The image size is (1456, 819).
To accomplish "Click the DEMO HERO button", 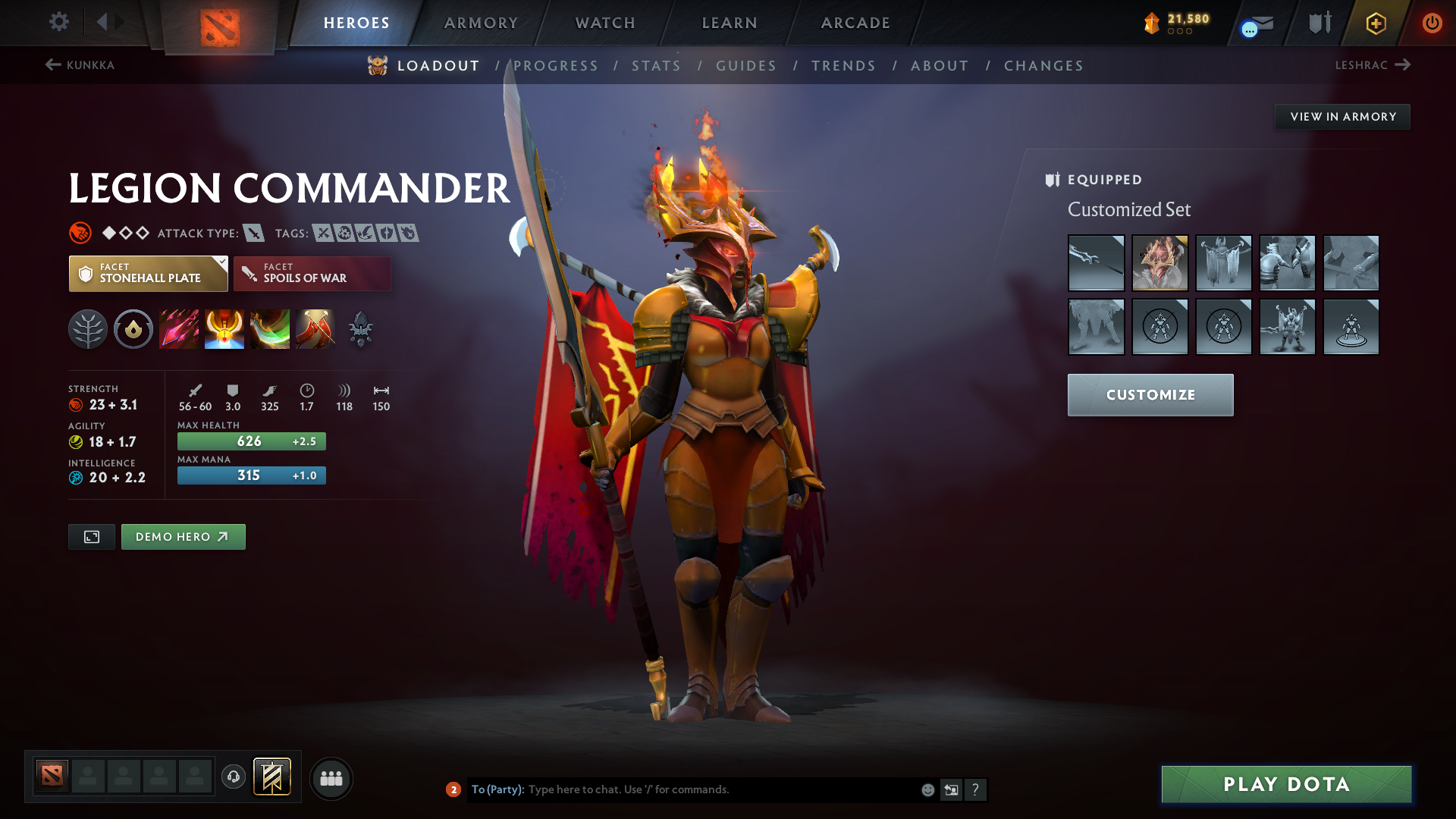I will (183, 536).
